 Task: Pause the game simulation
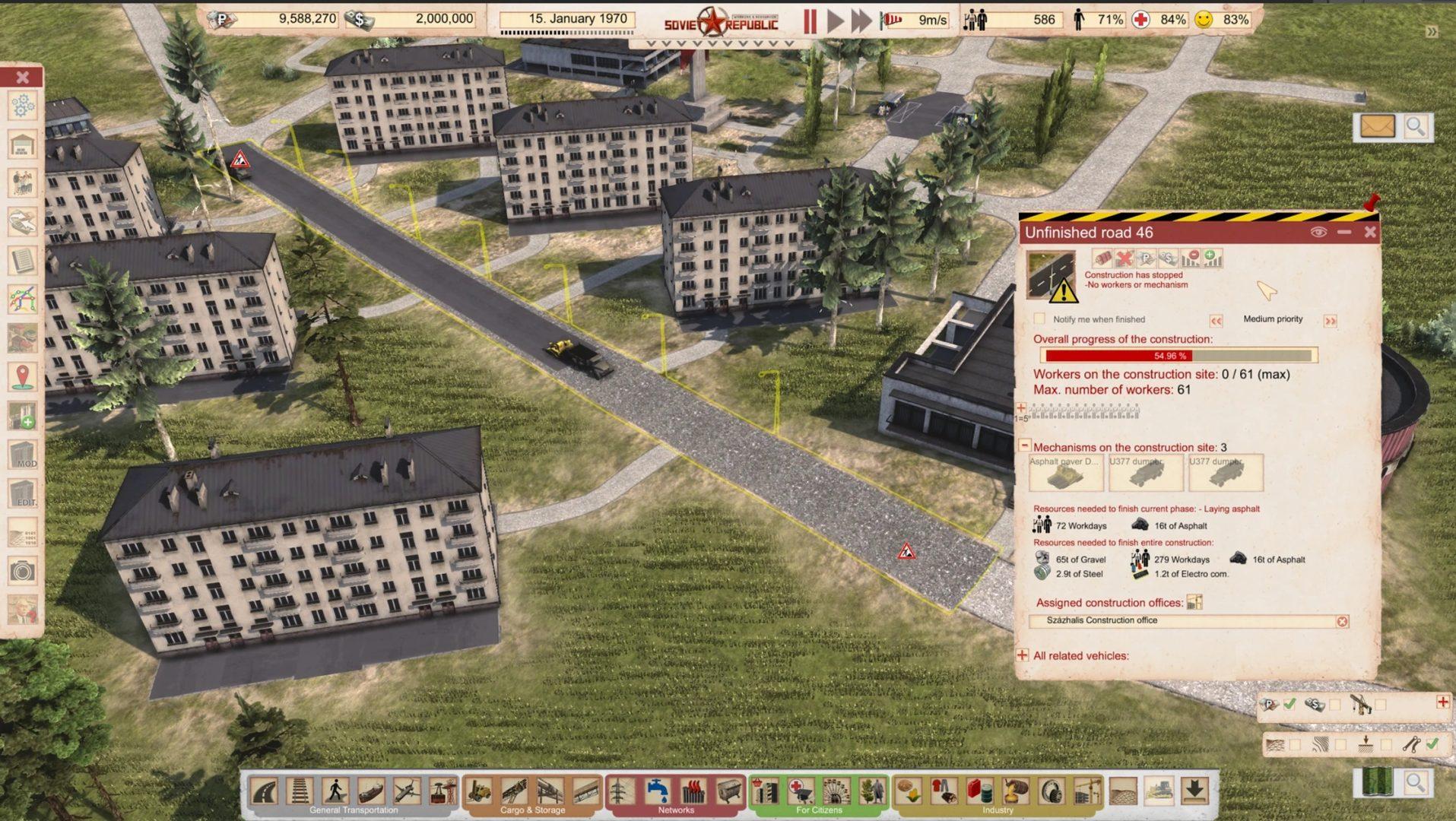[x=810, y=21]
